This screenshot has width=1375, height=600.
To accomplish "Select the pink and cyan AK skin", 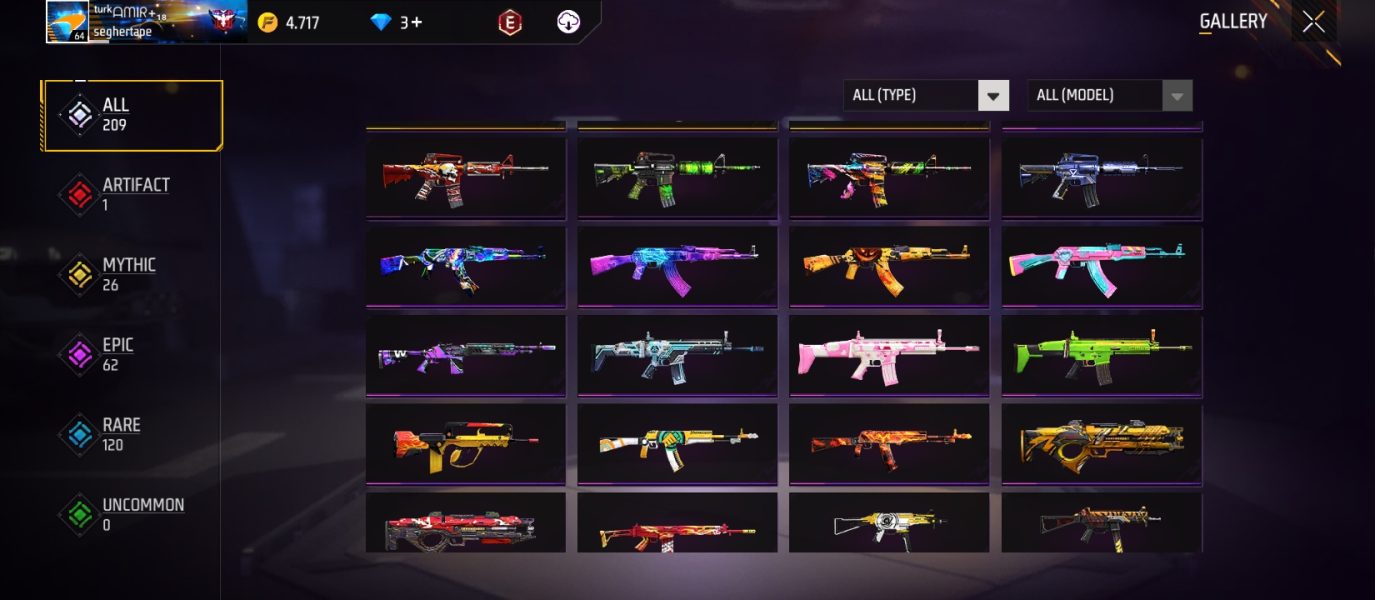I will coord(1101,266).
